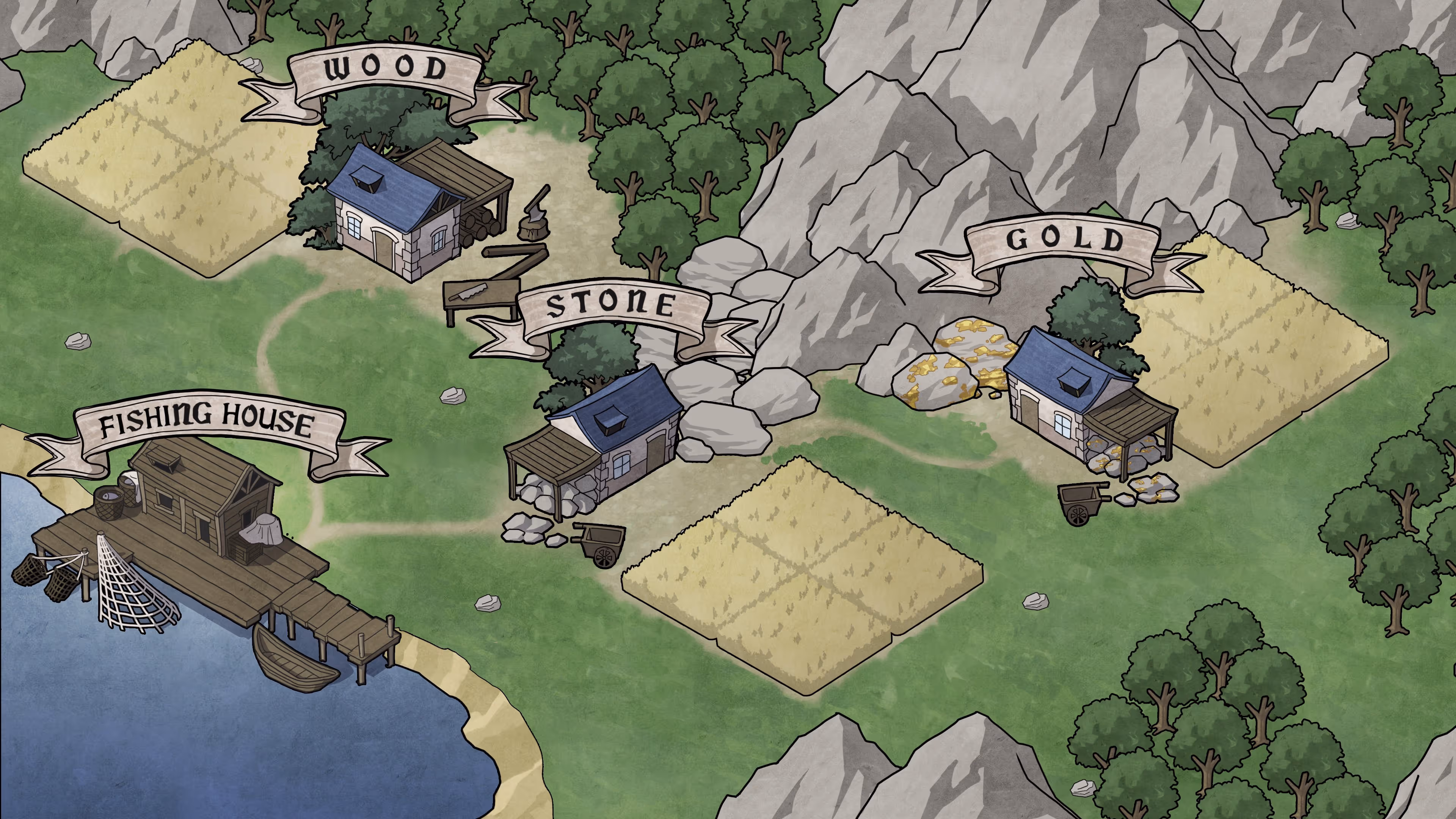Select the Wood banner label
This screenshot has height=819, width=1456.
click(385, 70)
